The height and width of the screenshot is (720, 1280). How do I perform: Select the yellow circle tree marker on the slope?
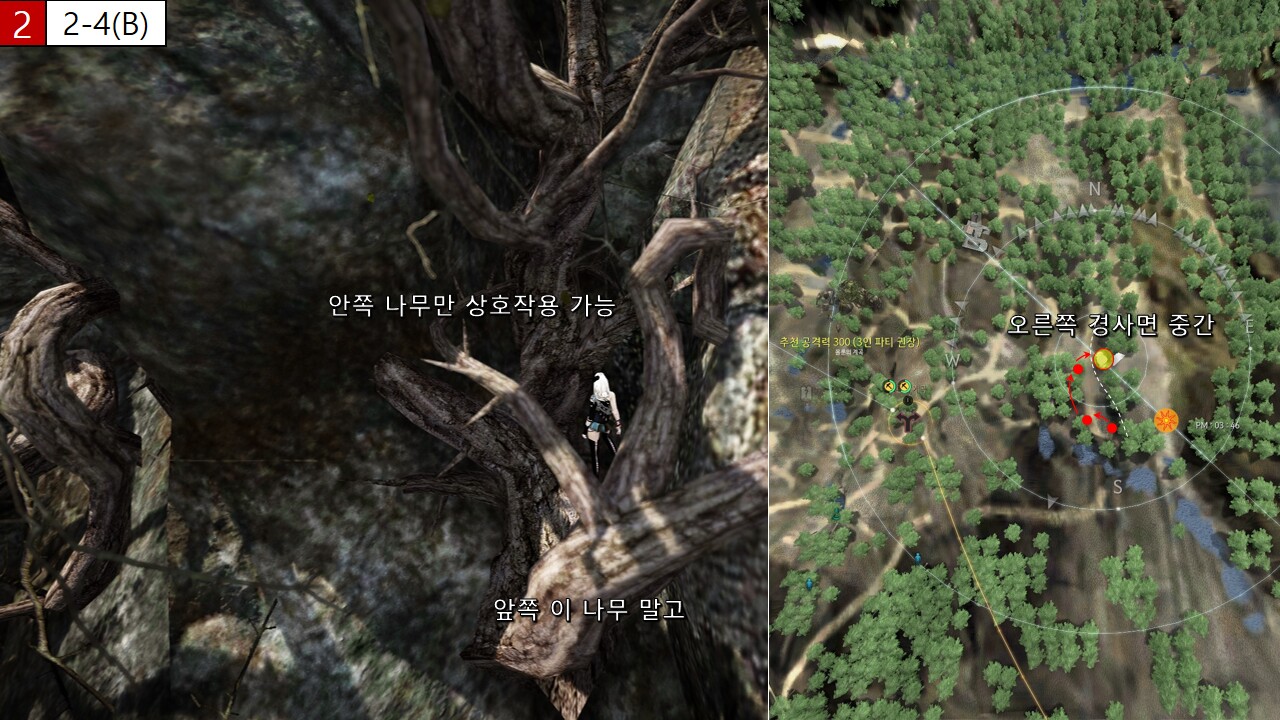(1103, 359)
